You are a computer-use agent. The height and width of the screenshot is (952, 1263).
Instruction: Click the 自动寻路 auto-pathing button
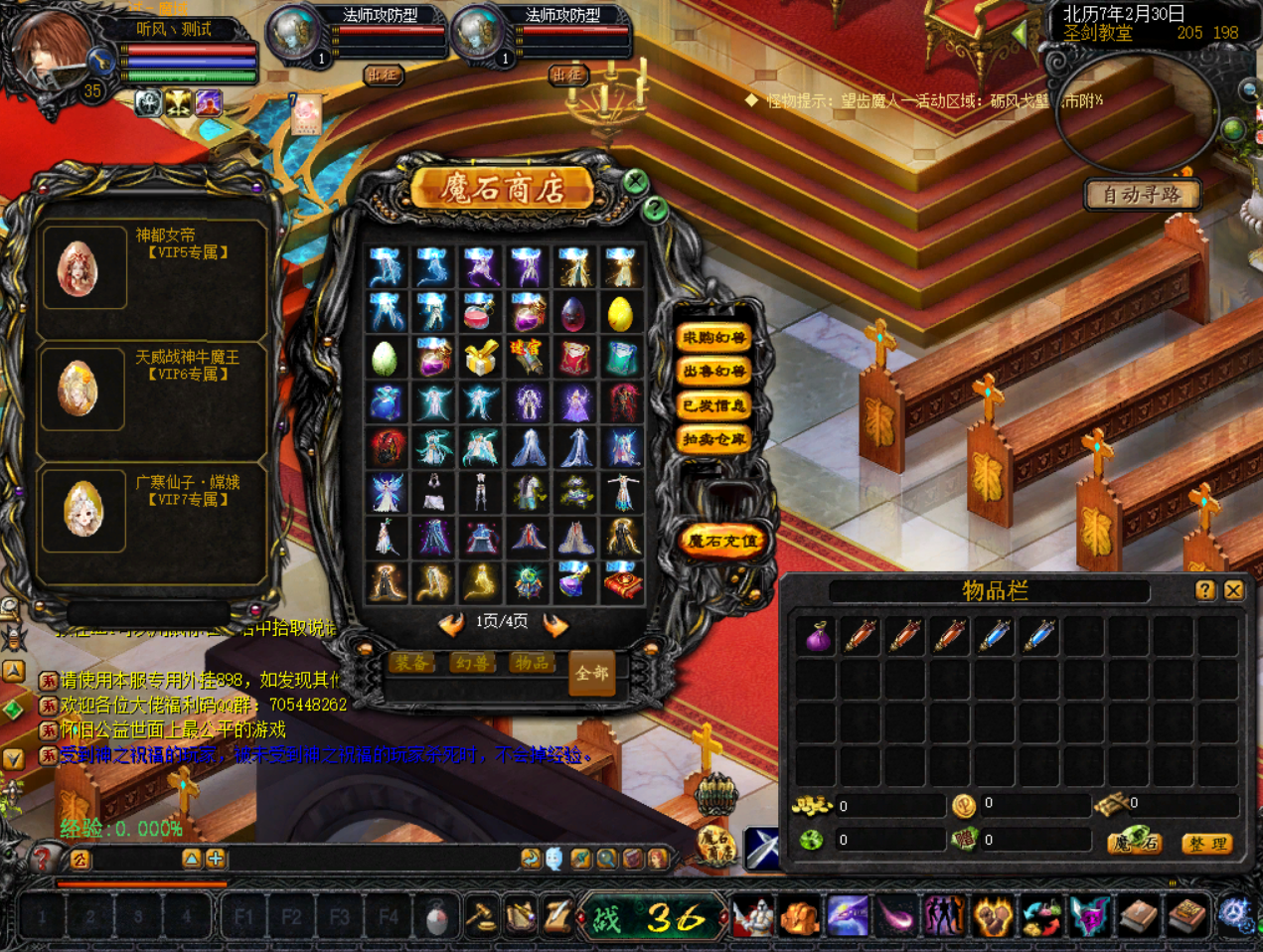1142,195
